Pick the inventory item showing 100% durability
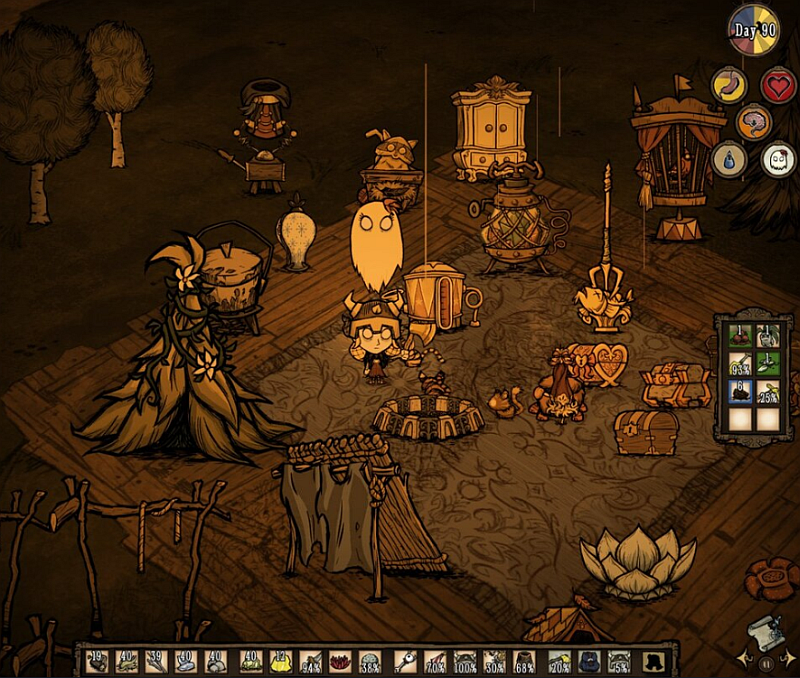Screen dimensions: 800x678 click(x=464, y=661)
